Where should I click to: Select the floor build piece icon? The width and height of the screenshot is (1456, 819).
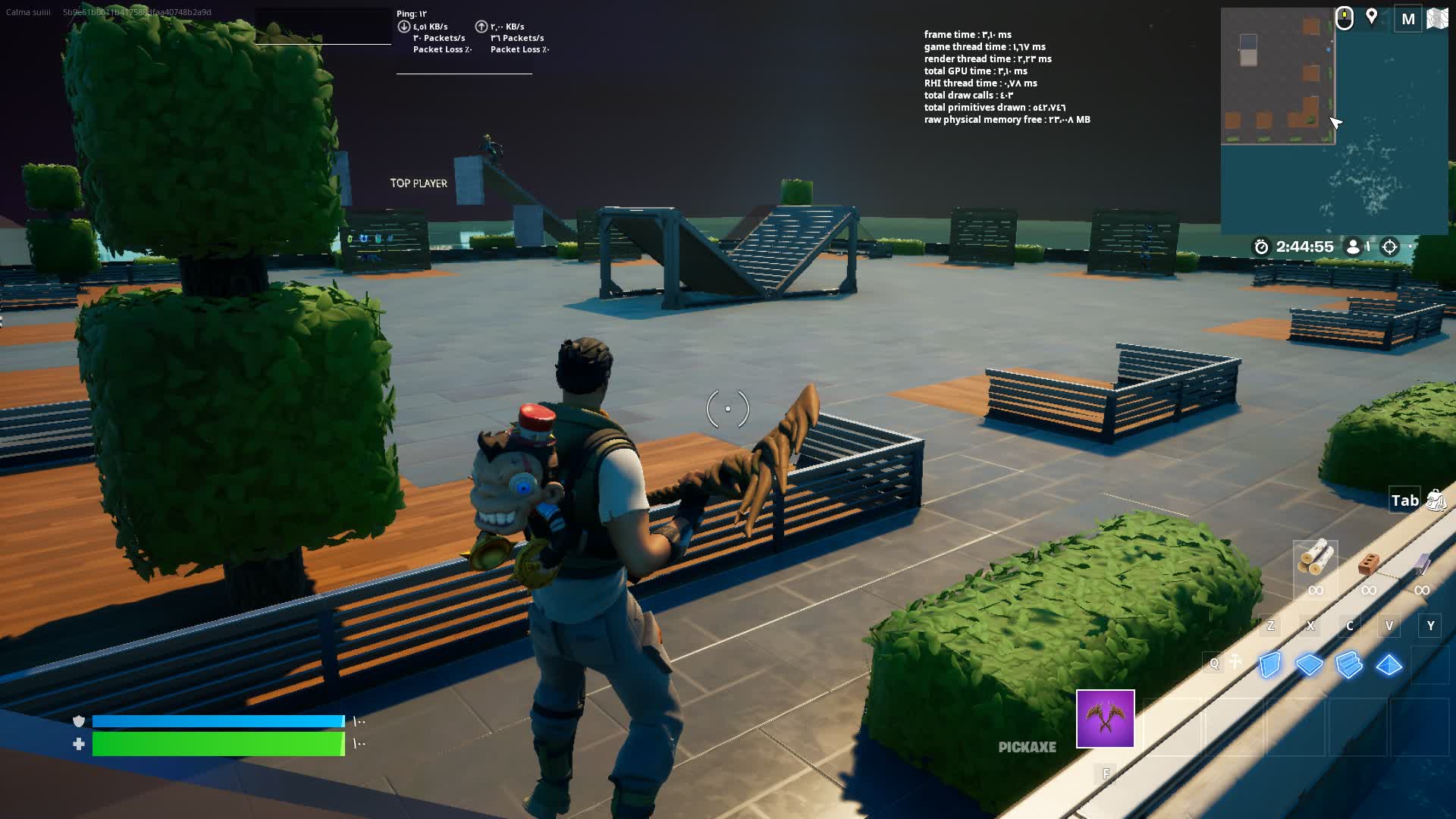pyautogui.click(x=1309, y=664)
